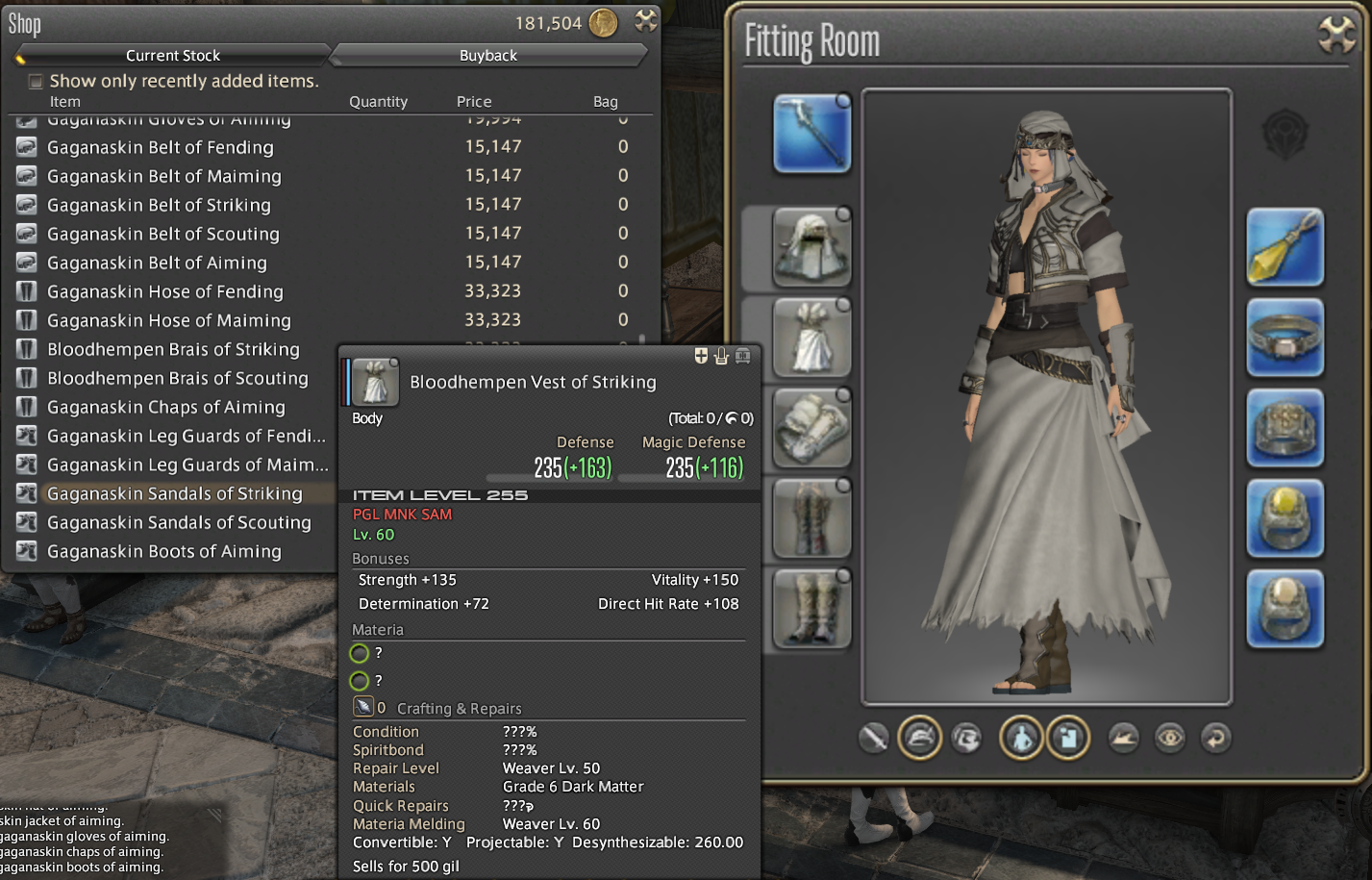Click the hands gloves equipment slot

(811, 428)
